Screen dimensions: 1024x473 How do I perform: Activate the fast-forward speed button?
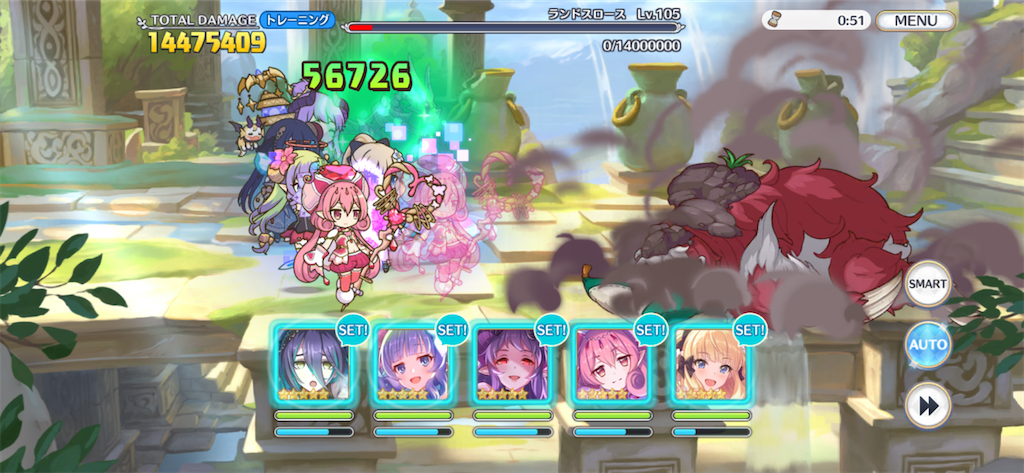pyautogui.click(x=927, y=407)
